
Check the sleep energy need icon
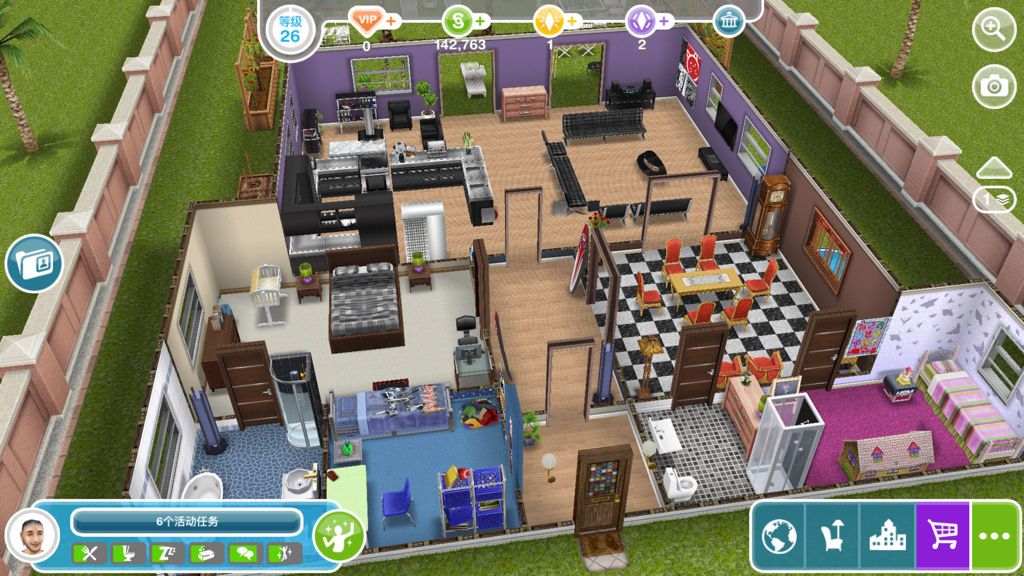163,553
